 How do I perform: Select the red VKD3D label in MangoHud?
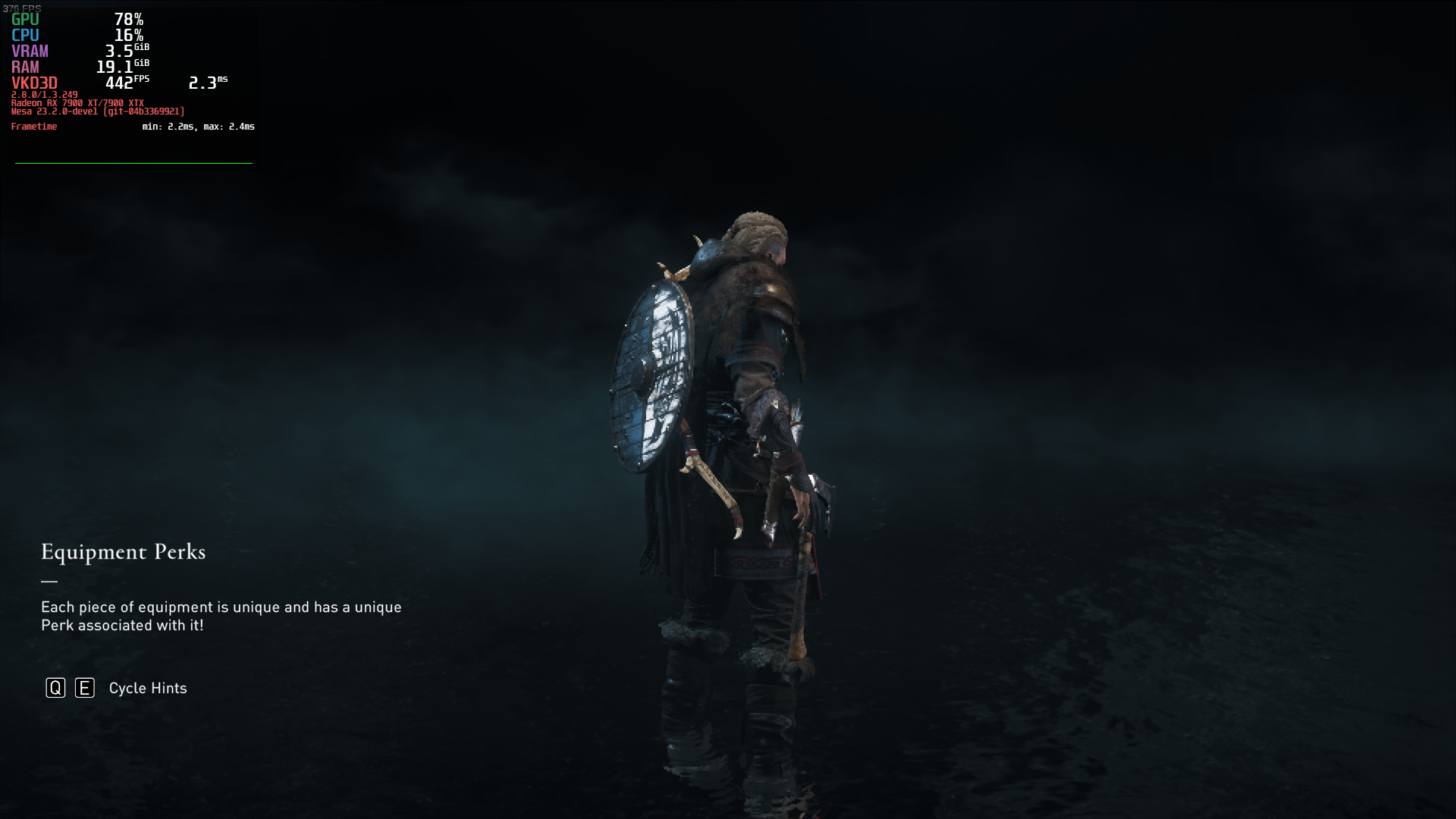point(34,83)
